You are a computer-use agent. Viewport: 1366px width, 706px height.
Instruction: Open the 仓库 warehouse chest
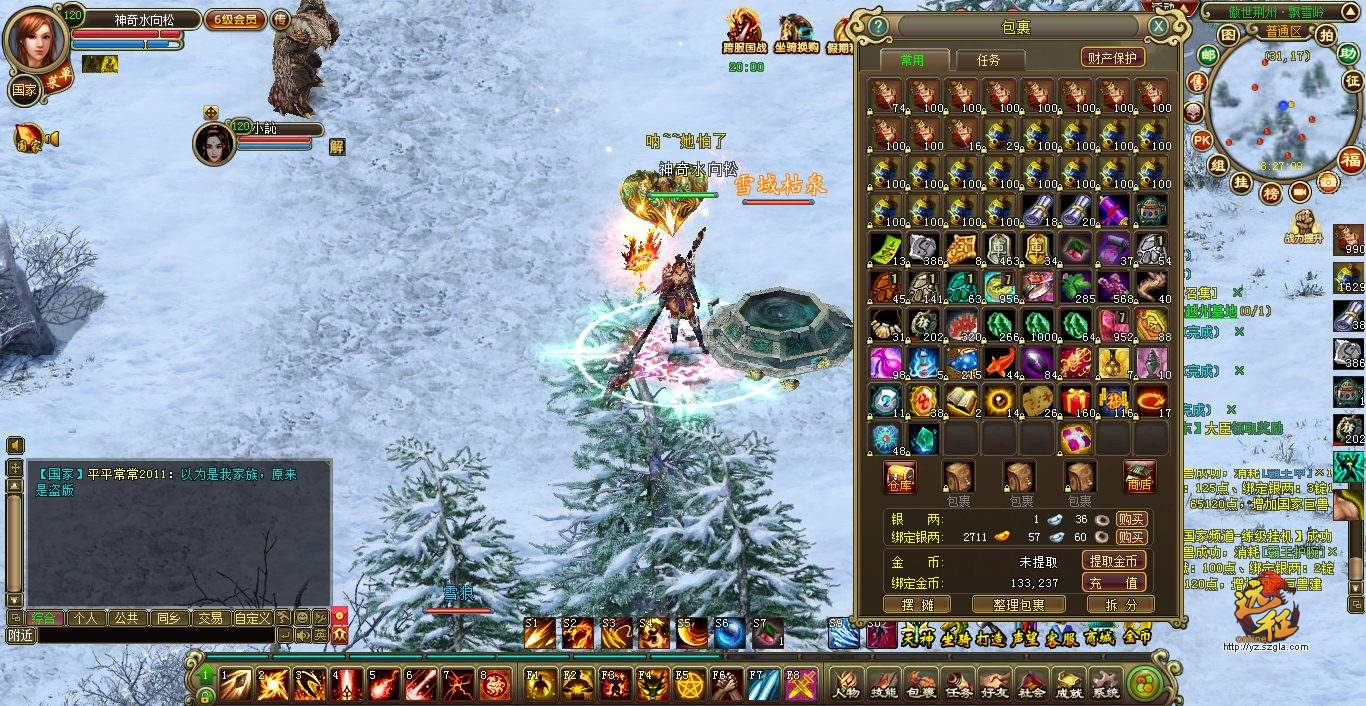point(900,477)
